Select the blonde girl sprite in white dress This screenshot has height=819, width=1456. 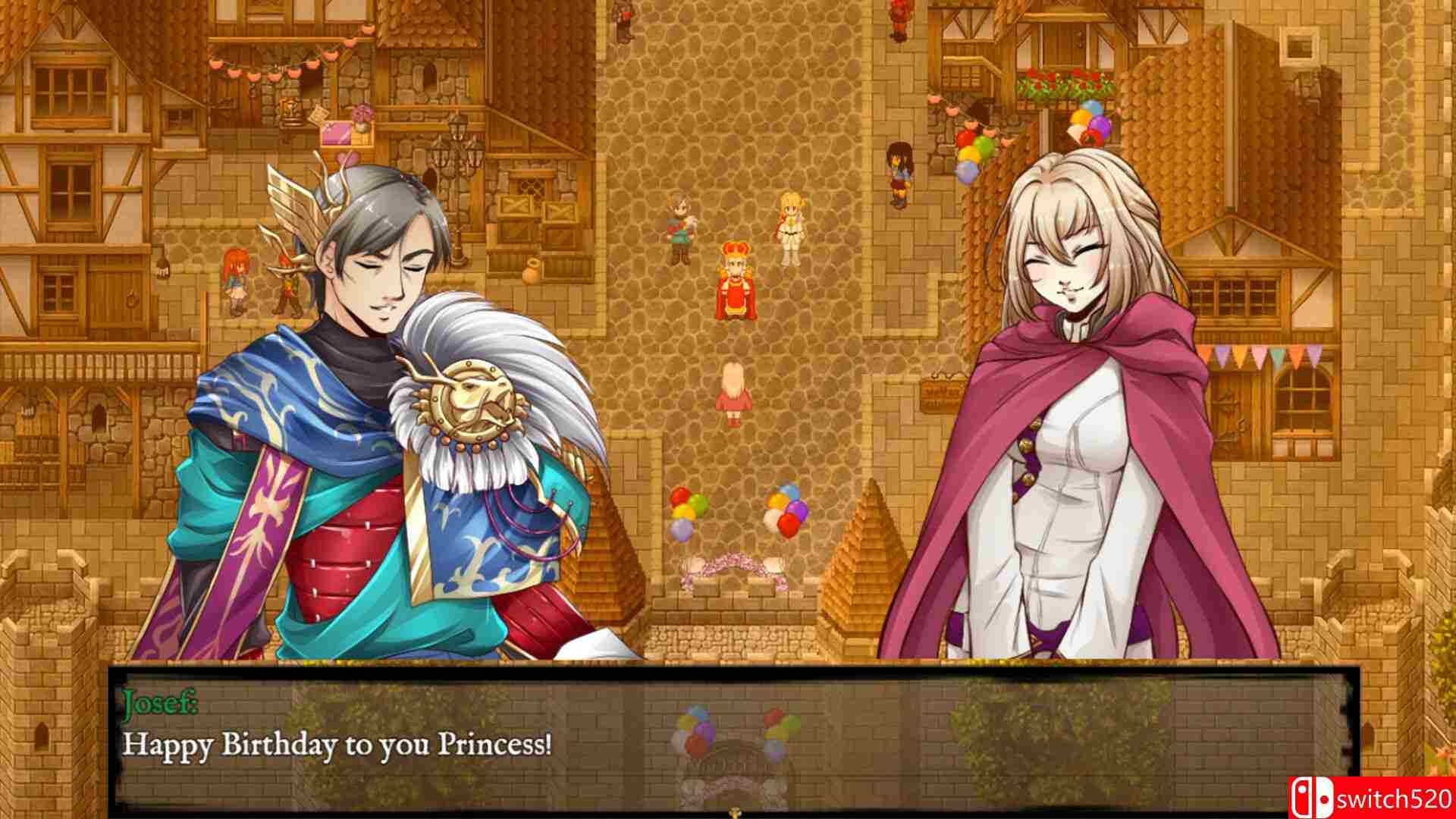click(789, 224)
